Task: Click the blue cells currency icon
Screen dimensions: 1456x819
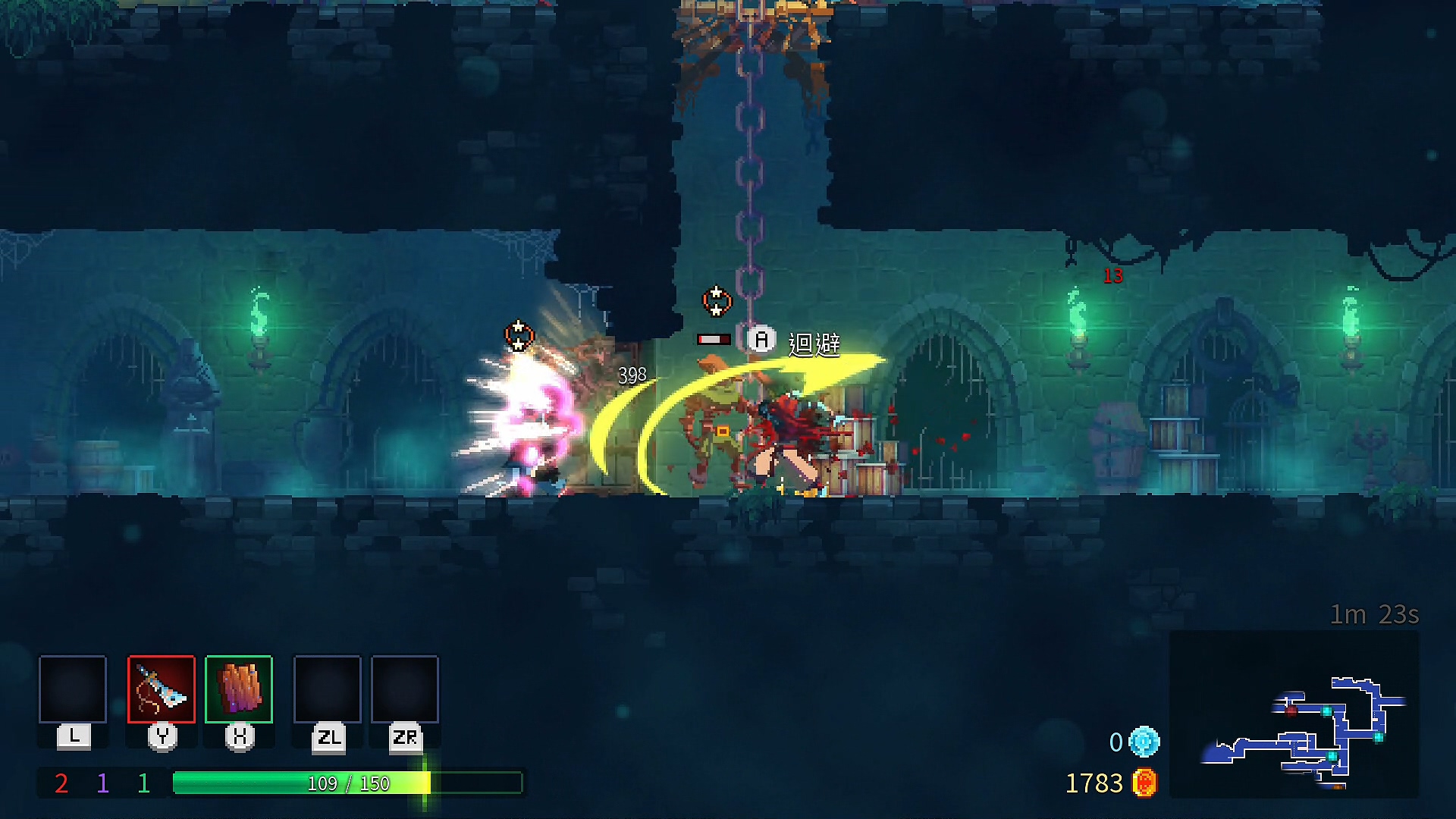Action: 1144,742
